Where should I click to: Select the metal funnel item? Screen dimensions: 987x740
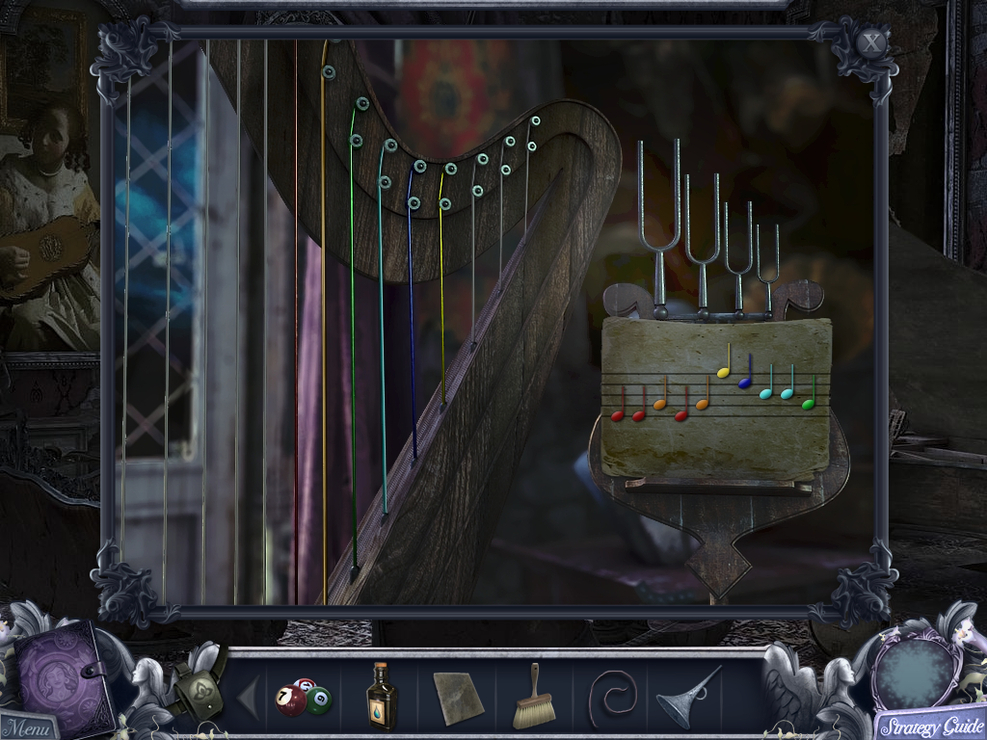(x=687, y=696)
